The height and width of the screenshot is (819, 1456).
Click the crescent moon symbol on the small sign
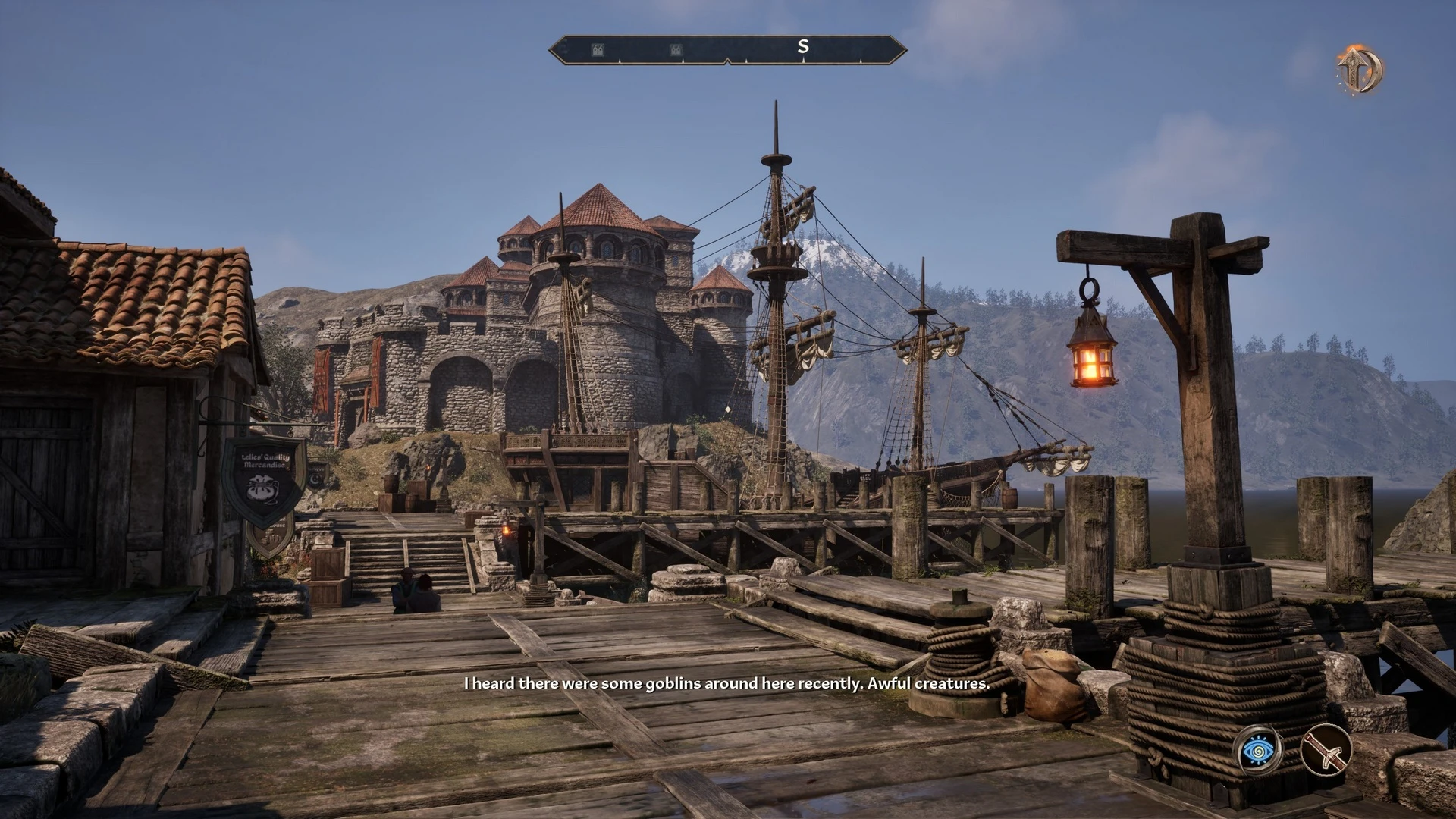click(x=314, y=480)
